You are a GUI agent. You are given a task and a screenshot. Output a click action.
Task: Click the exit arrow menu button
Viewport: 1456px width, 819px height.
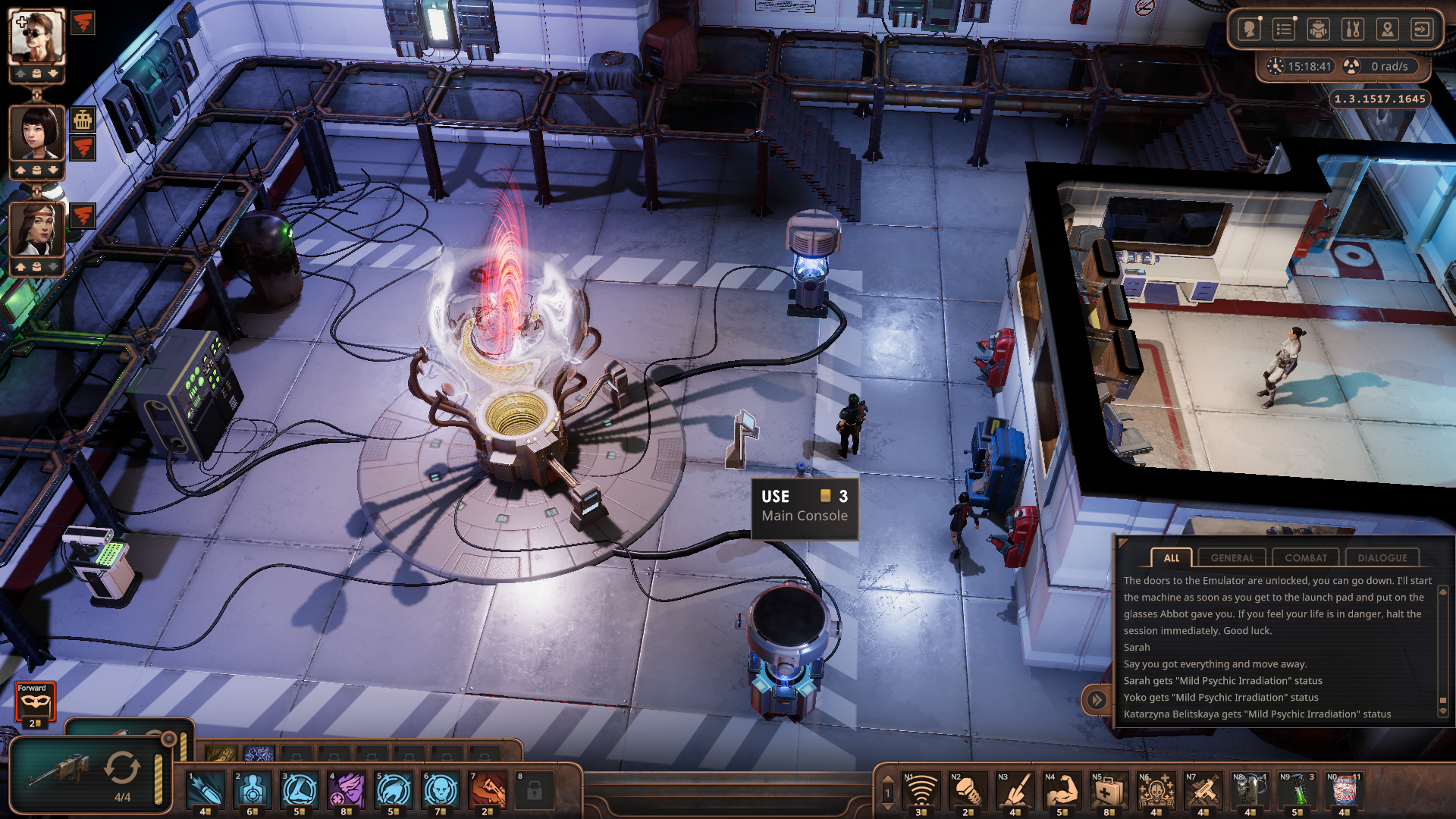(x=1422, y=30)
